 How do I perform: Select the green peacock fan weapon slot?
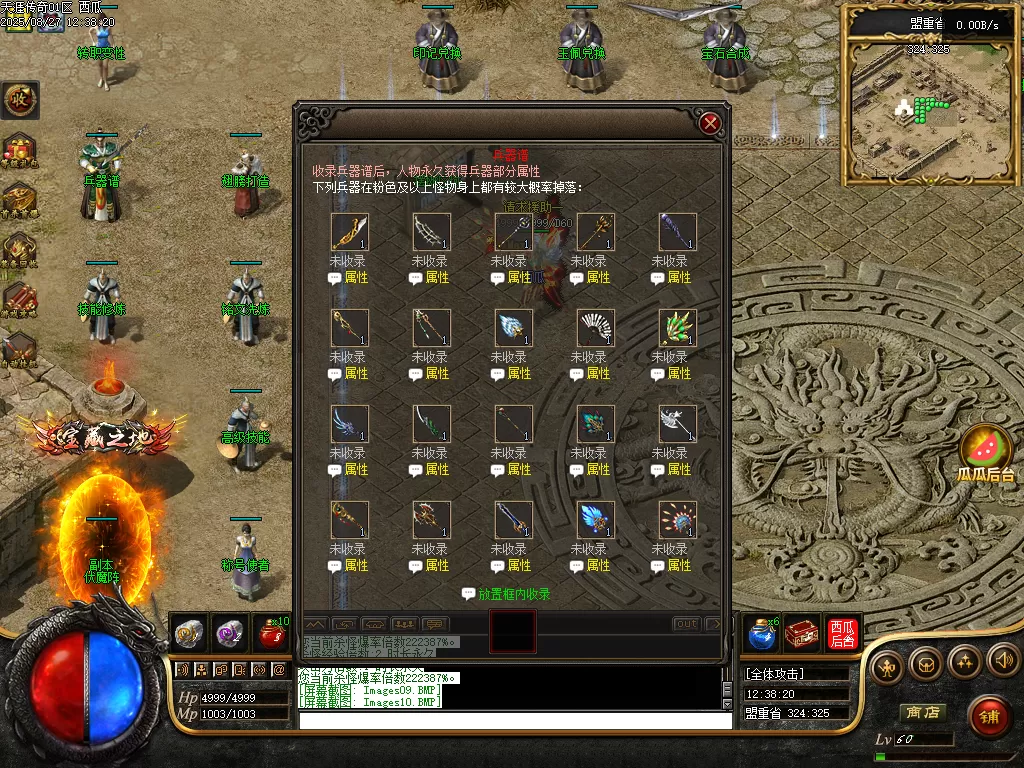tap(677, 328)
